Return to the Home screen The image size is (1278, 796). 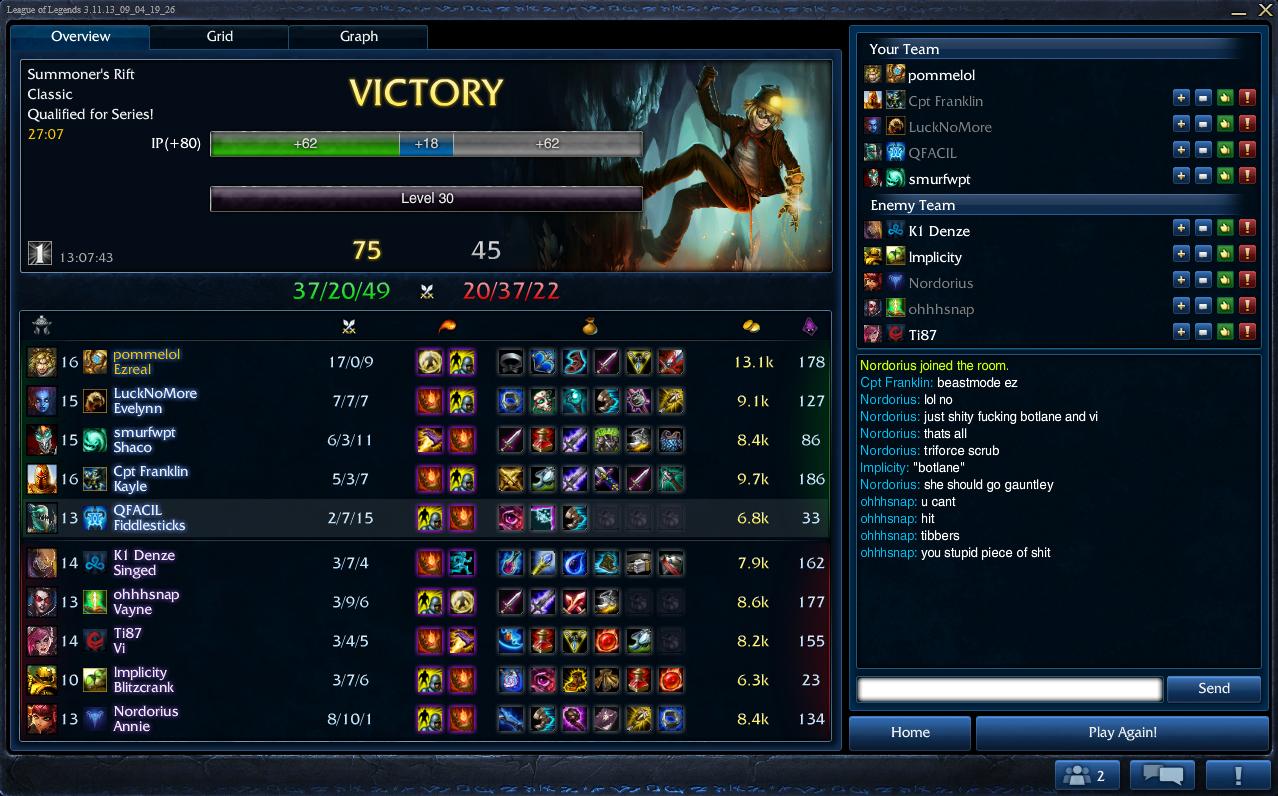(x=910, y=732)
